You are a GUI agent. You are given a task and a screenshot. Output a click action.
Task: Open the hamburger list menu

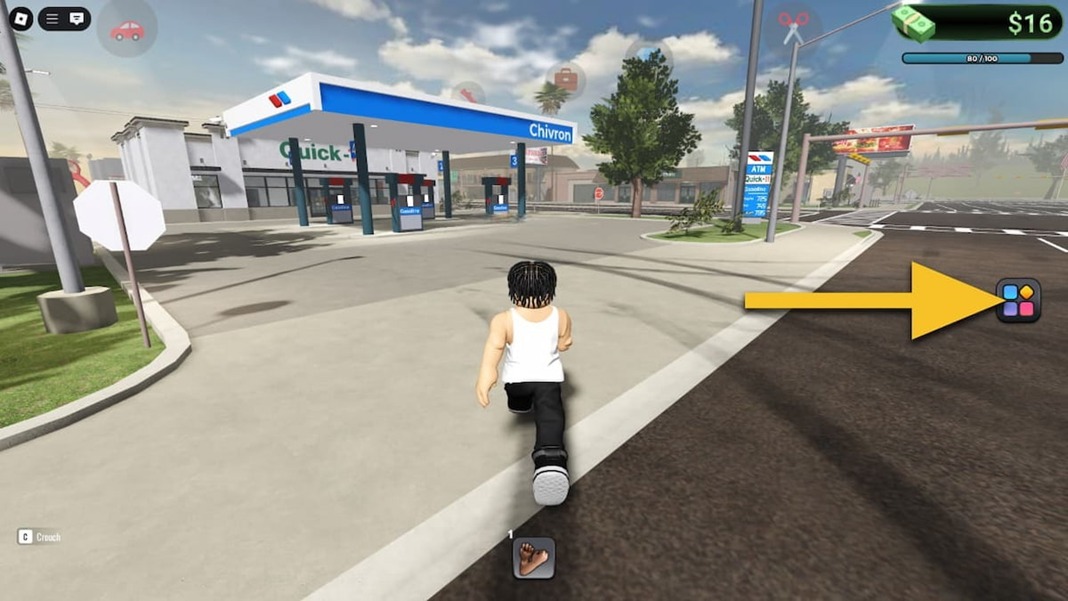coord(53,18)
